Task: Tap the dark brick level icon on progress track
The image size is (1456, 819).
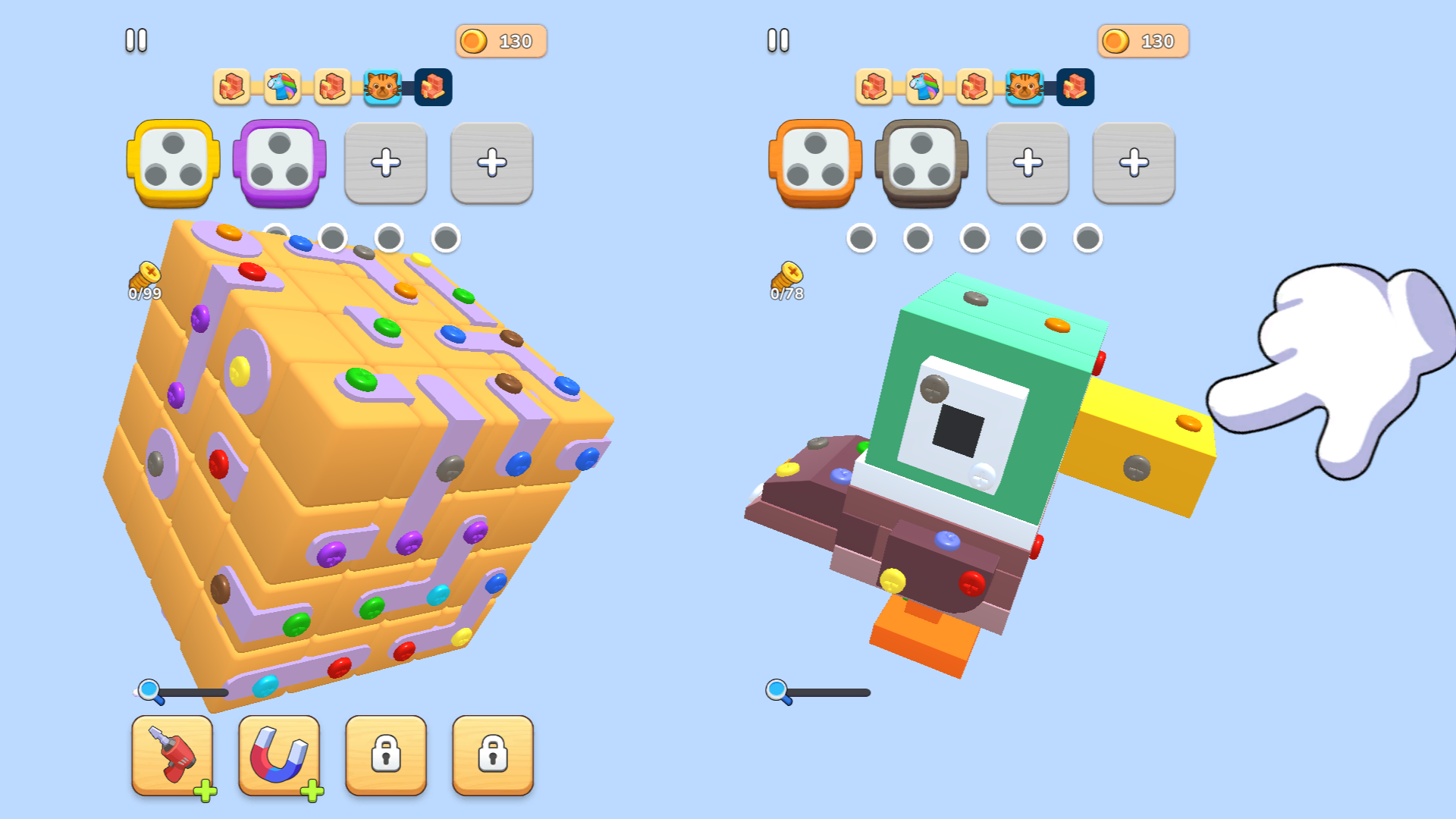Action: point(434,87)
